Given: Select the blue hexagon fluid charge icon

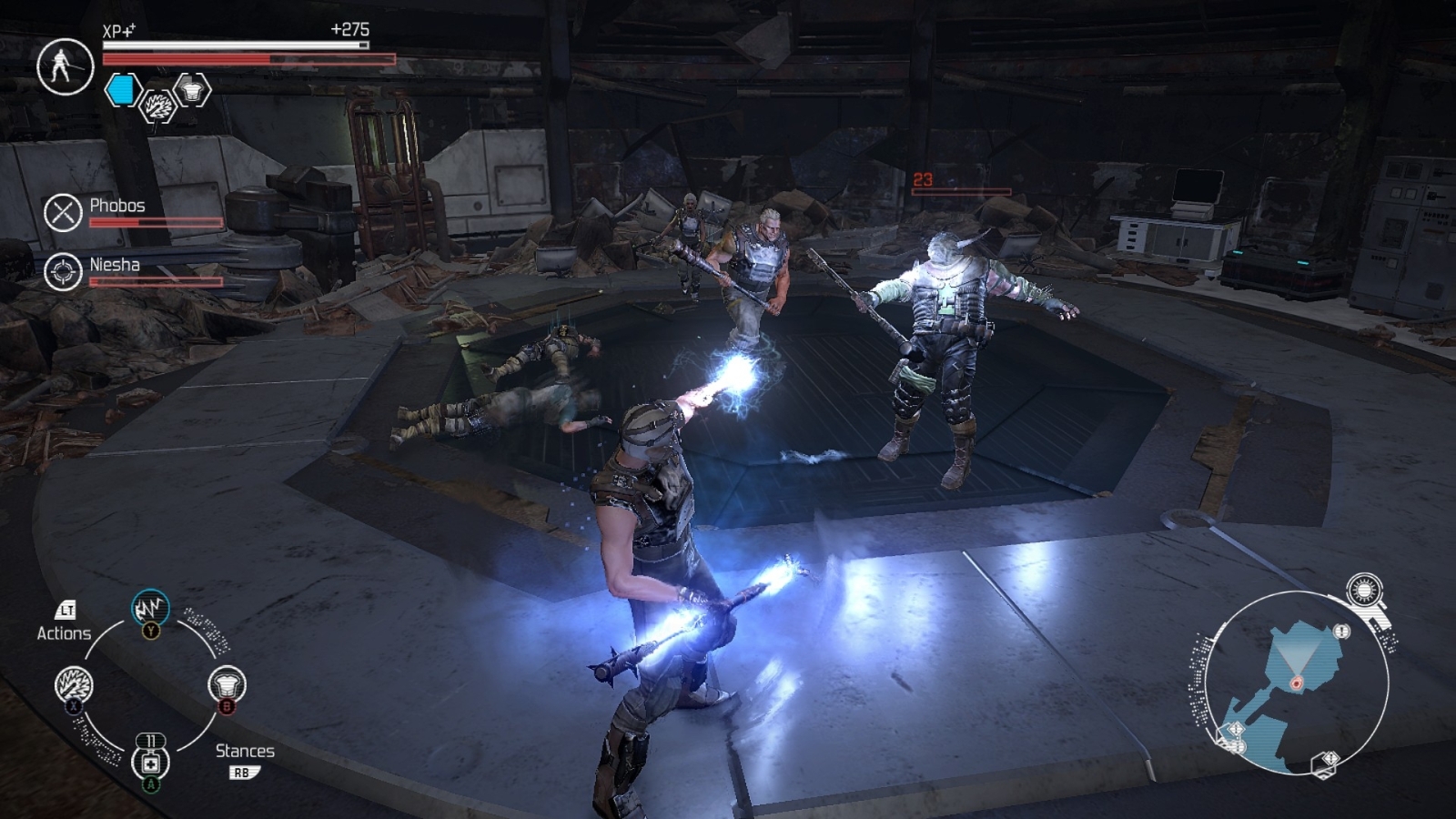Looking at the screenshot, I should click(x=122, y=90).
